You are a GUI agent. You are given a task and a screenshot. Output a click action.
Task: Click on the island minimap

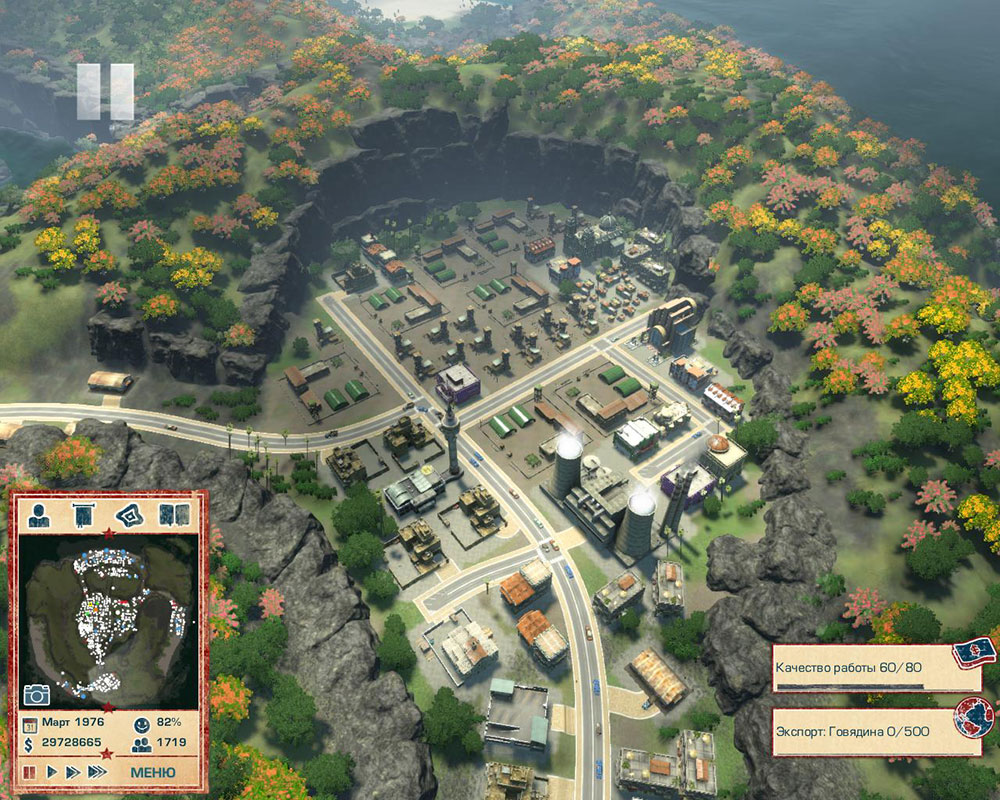coord(108,620)
